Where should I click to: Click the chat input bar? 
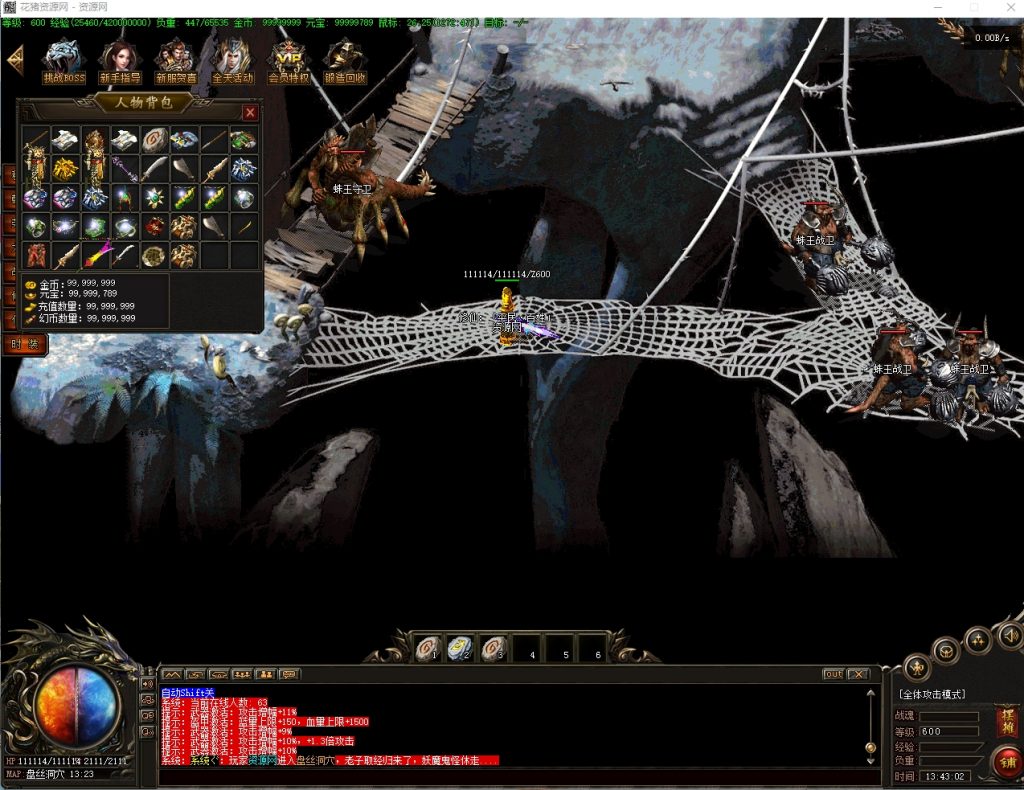coord(500,775)
